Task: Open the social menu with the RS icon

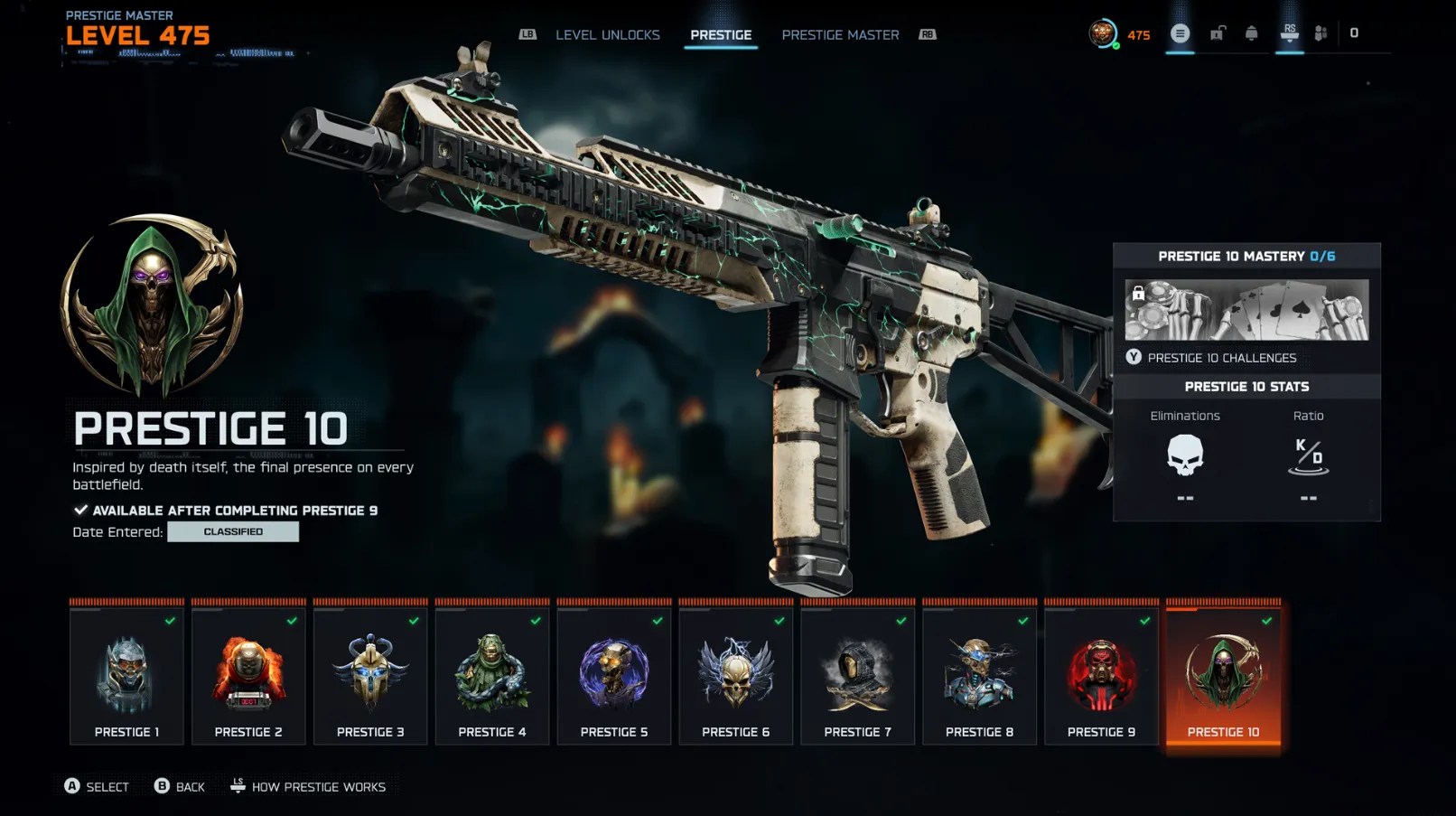Action: (x=1289, y=33)
